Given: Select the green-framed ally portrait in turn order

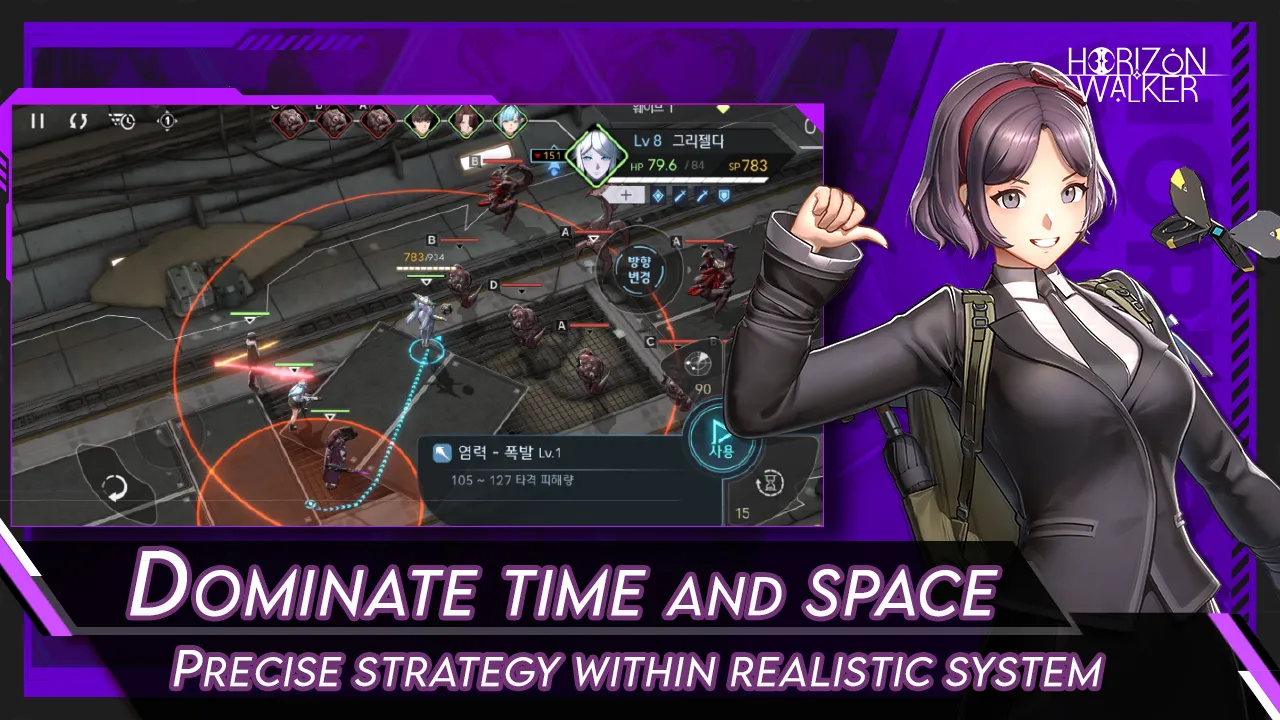Looking at the screenshot, I should pos(422,122).
